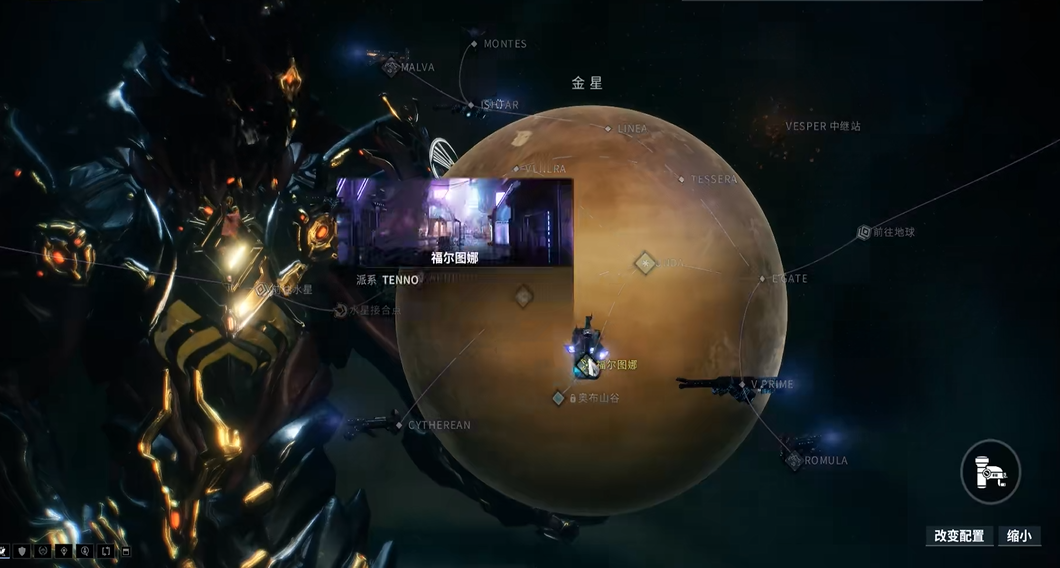1060x568 pixels.
Task: Select the Montes mission node
Action: tap(475, 44)
